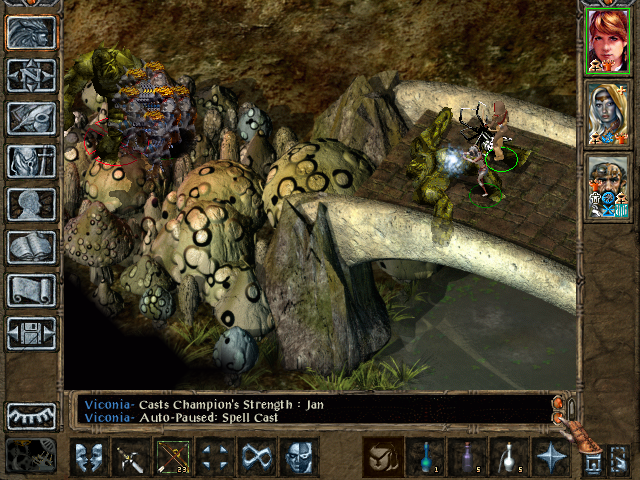
Task: Click the closed-eye rest button
Action: (x=31, y=416)
